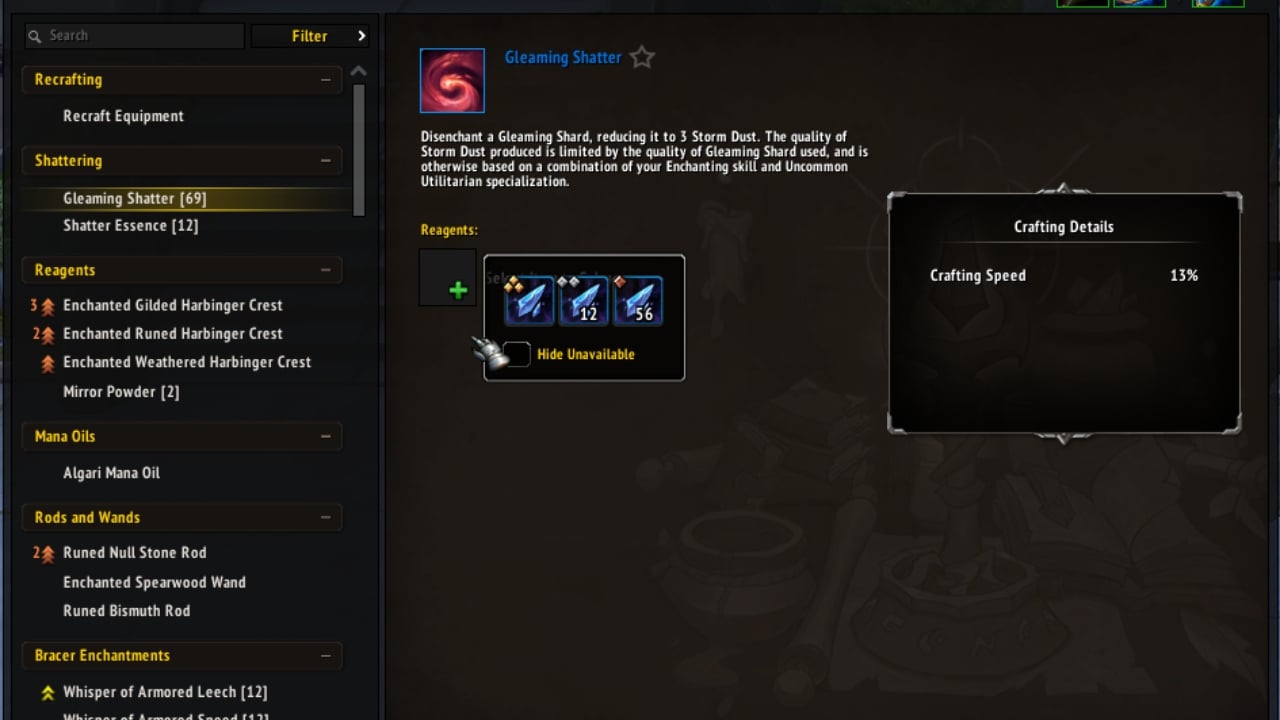Toggle the magnifier in the search bar

33,35
